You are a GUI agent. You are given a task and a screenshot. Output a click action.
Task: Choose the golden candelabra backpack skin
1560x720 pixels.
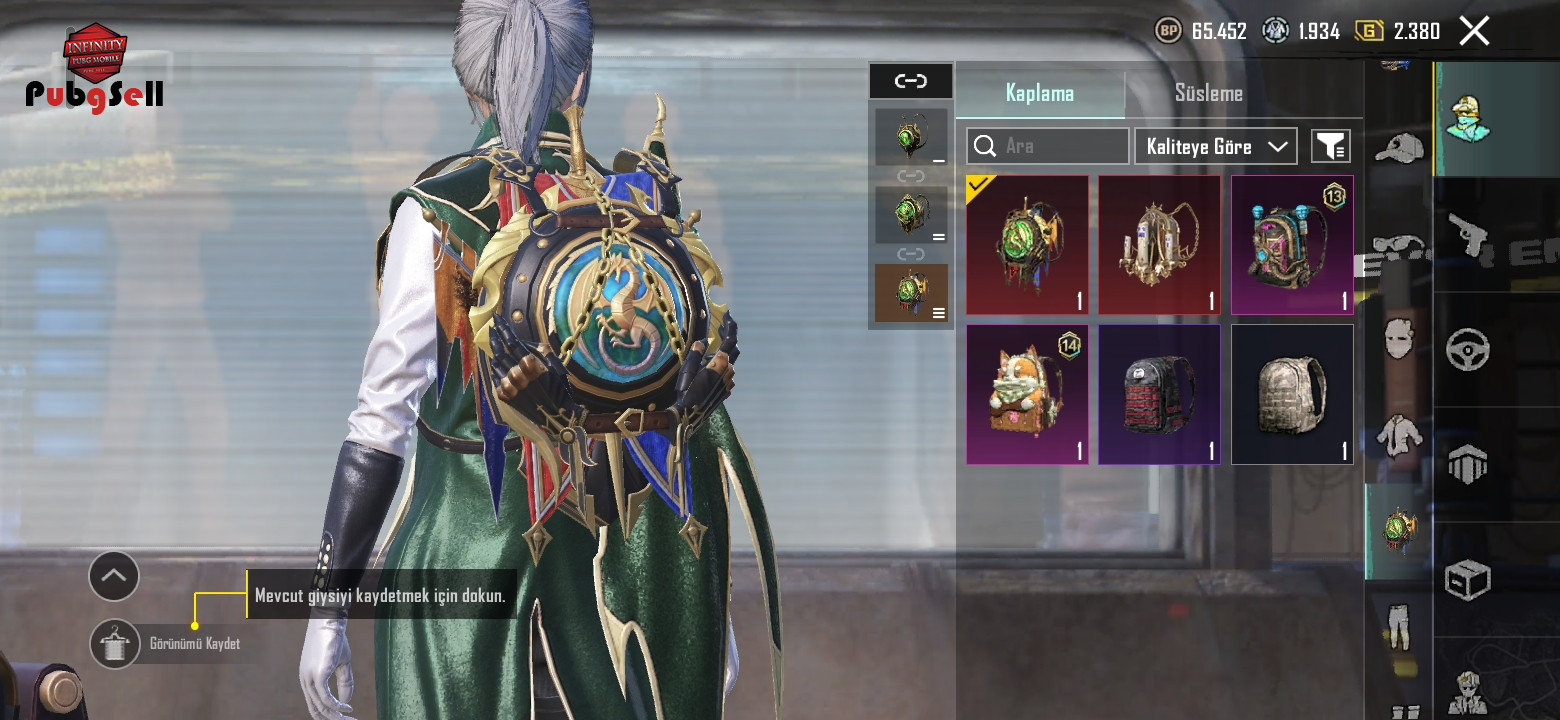tap(1159, 245)
